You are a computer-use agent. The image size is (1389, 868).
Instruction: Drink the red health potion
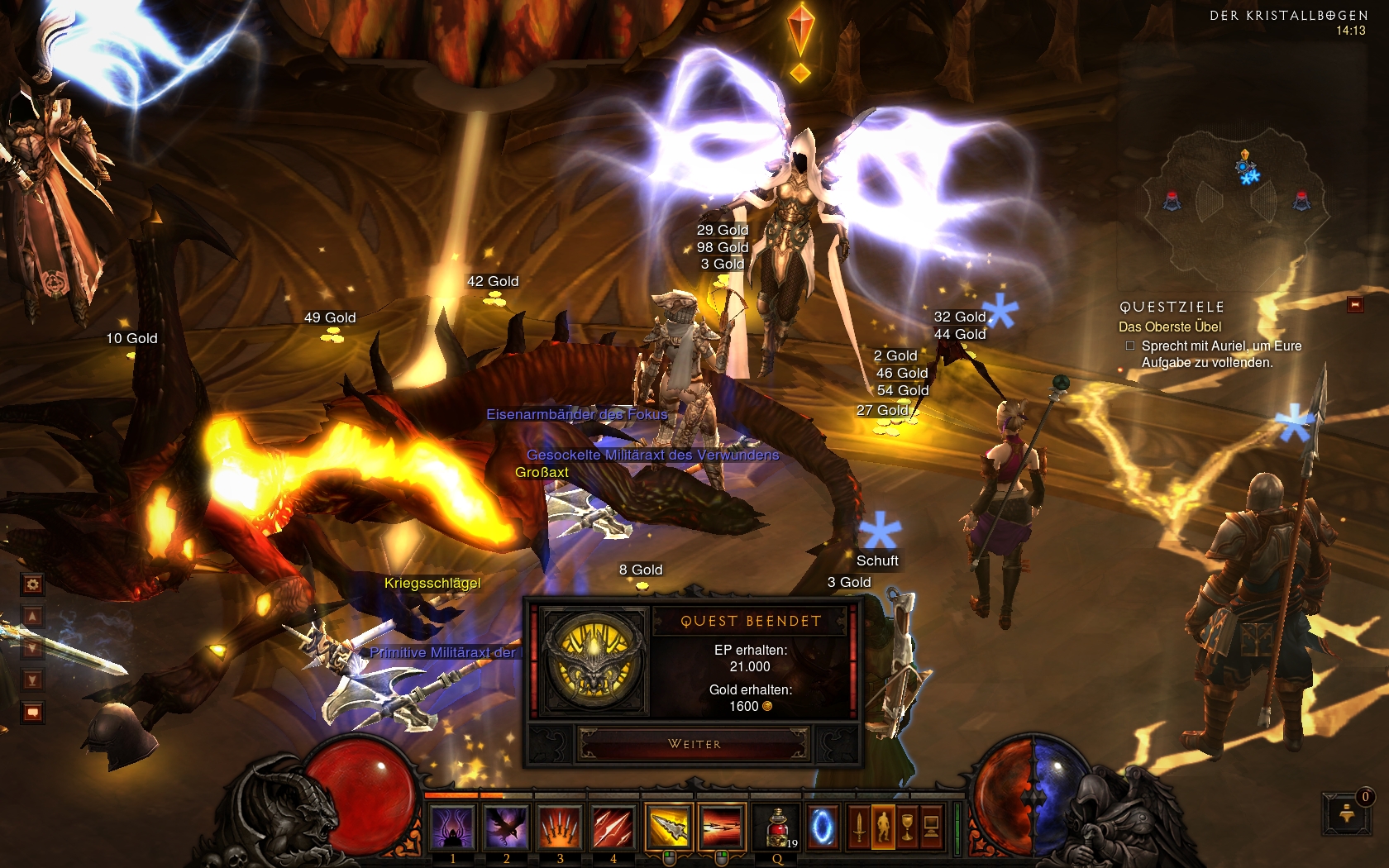click(x=777, y=827)
